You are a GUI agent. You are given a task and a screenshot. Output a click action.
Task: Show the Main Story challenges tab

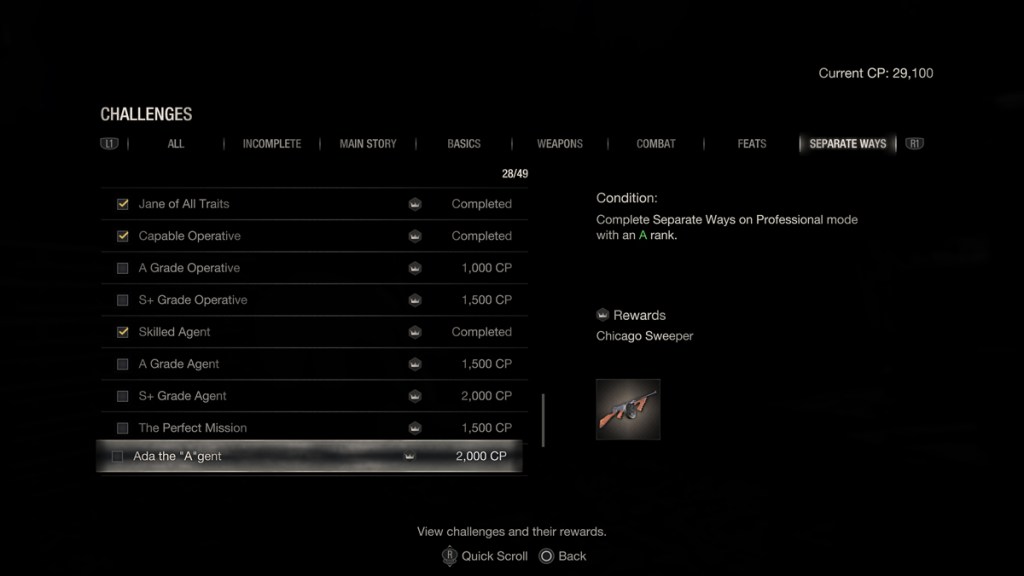click(368, 144)
